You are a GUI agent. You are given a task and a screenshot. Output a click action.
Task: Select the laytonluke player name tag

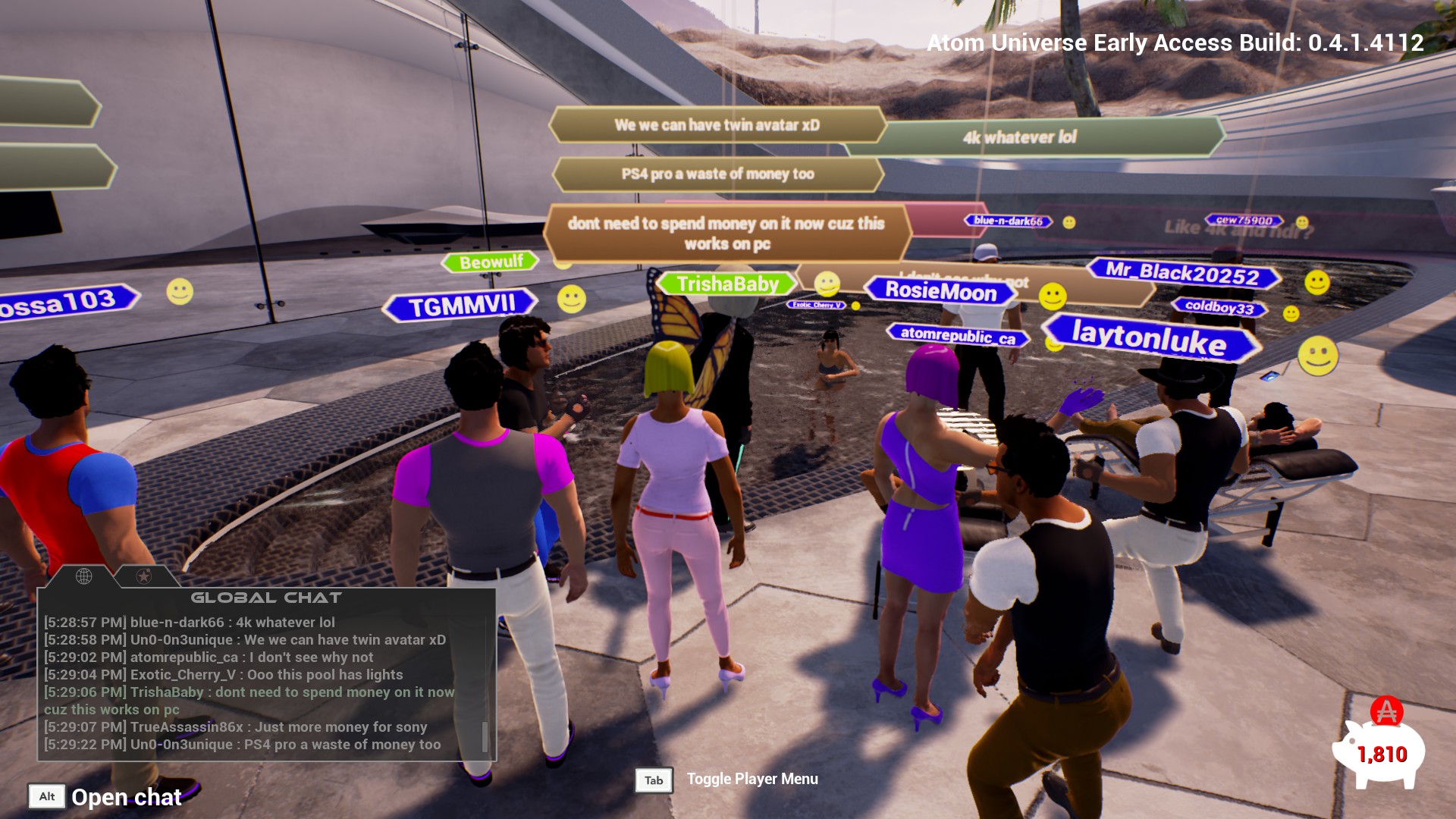click(x=1149, y=337)
